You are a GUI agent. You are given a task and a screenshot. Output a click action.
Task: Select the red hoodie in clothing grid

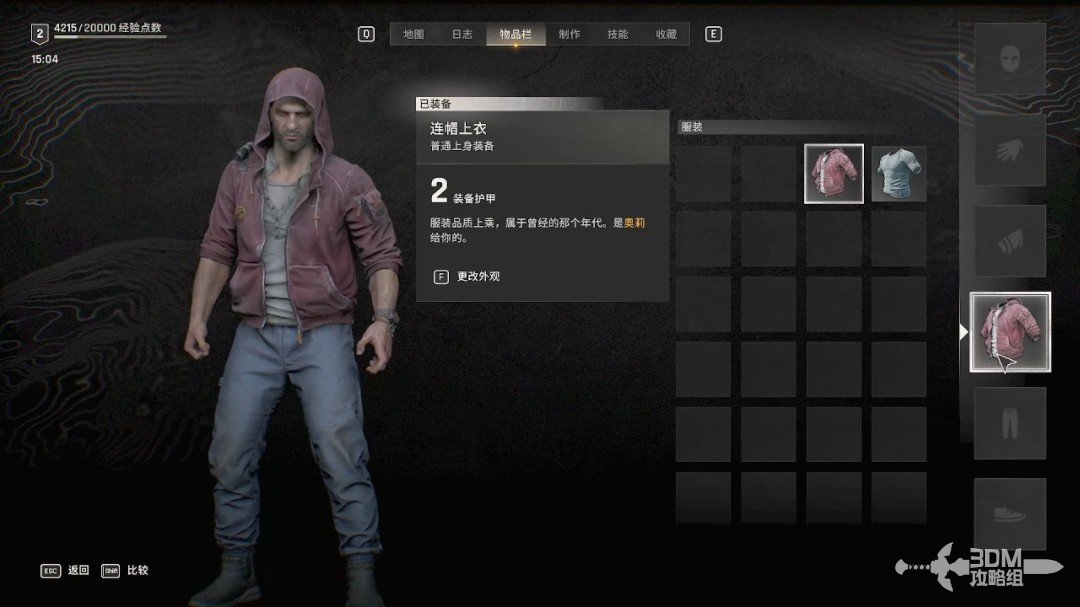pyautogui.click(x=834, y=174)
